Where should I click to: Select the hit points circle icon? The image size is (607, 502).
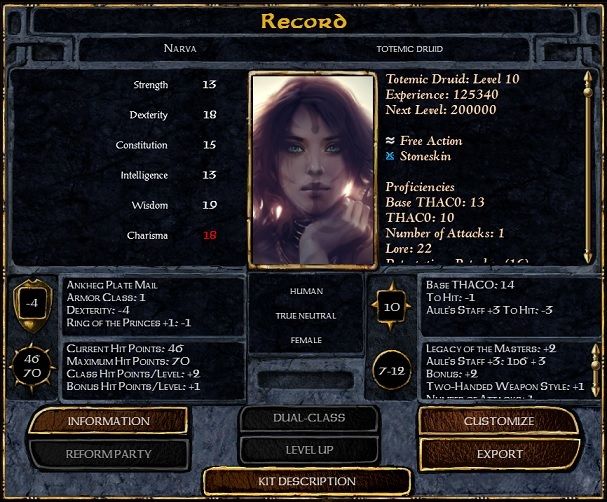click(32, 364)
